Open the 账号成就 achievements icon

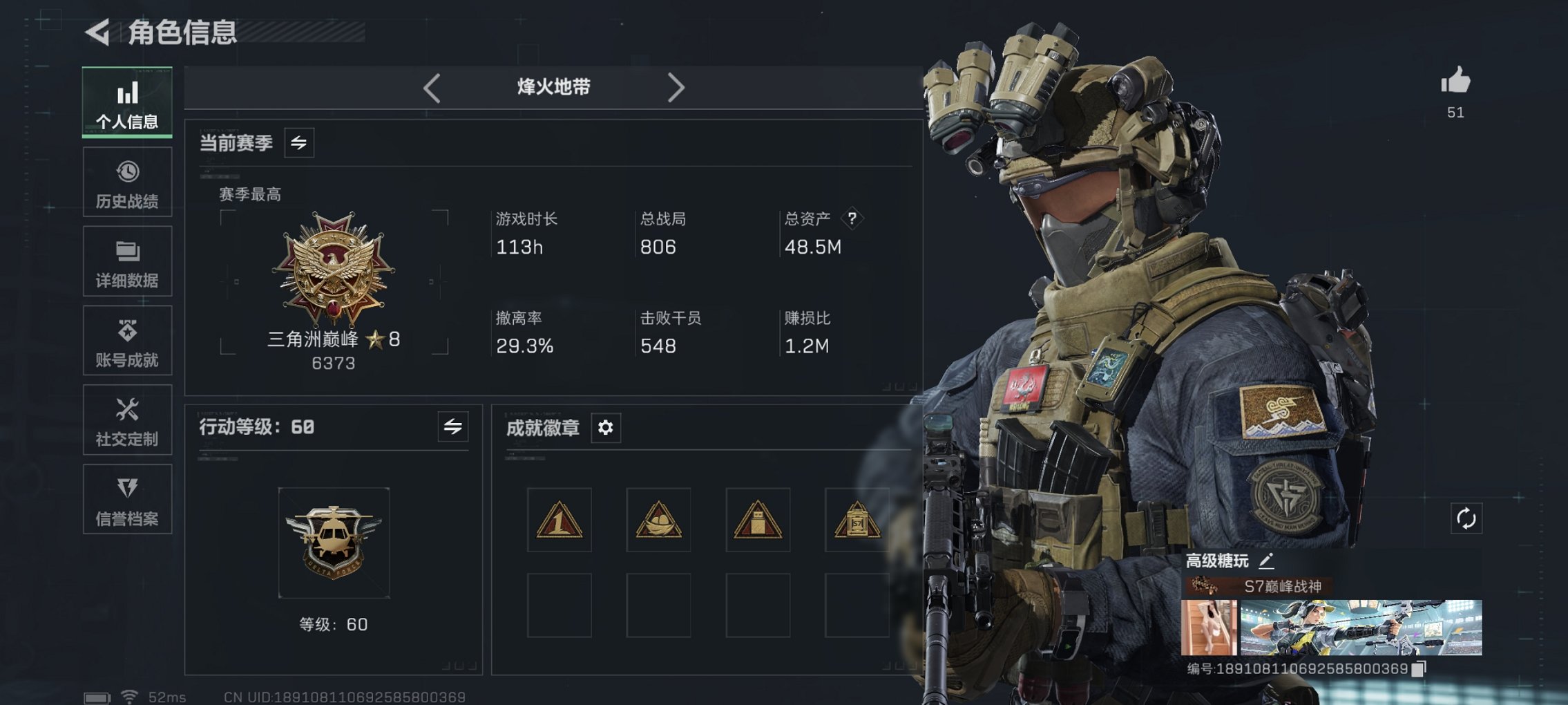[x=126, y=340]
